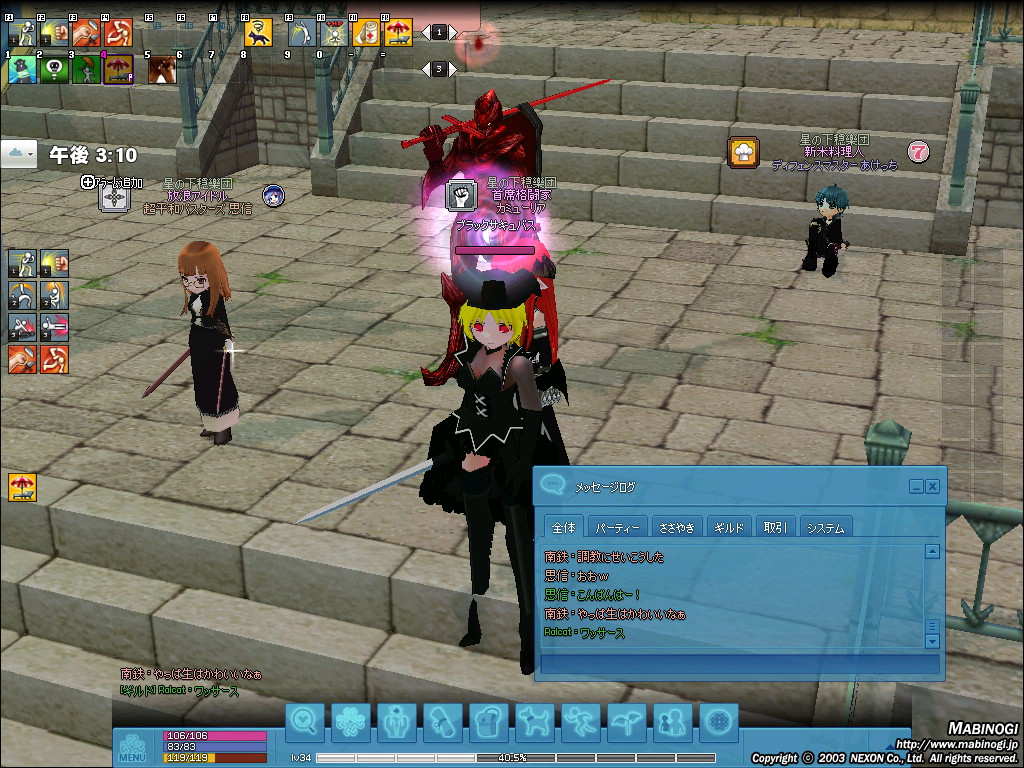The image size is (1024, 768).
Task: Open the ささやき whisper tab
Action: 676,527
